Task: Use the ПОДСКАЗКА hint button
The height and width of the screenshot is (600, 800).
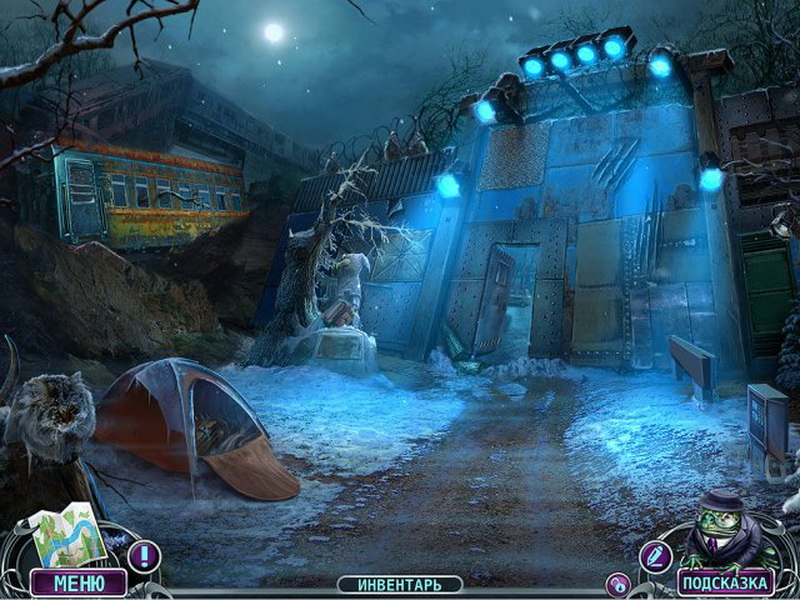Action: pos(726,582)
